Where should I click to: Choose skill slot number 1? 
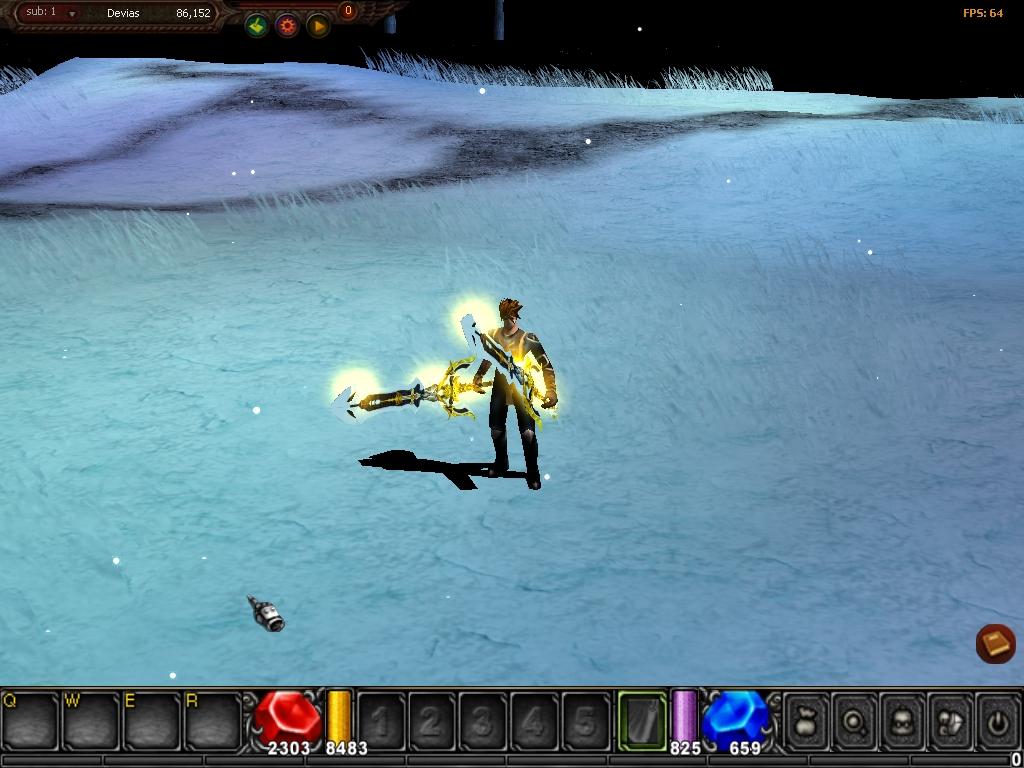pyautogui.click(x=380, y=720)
